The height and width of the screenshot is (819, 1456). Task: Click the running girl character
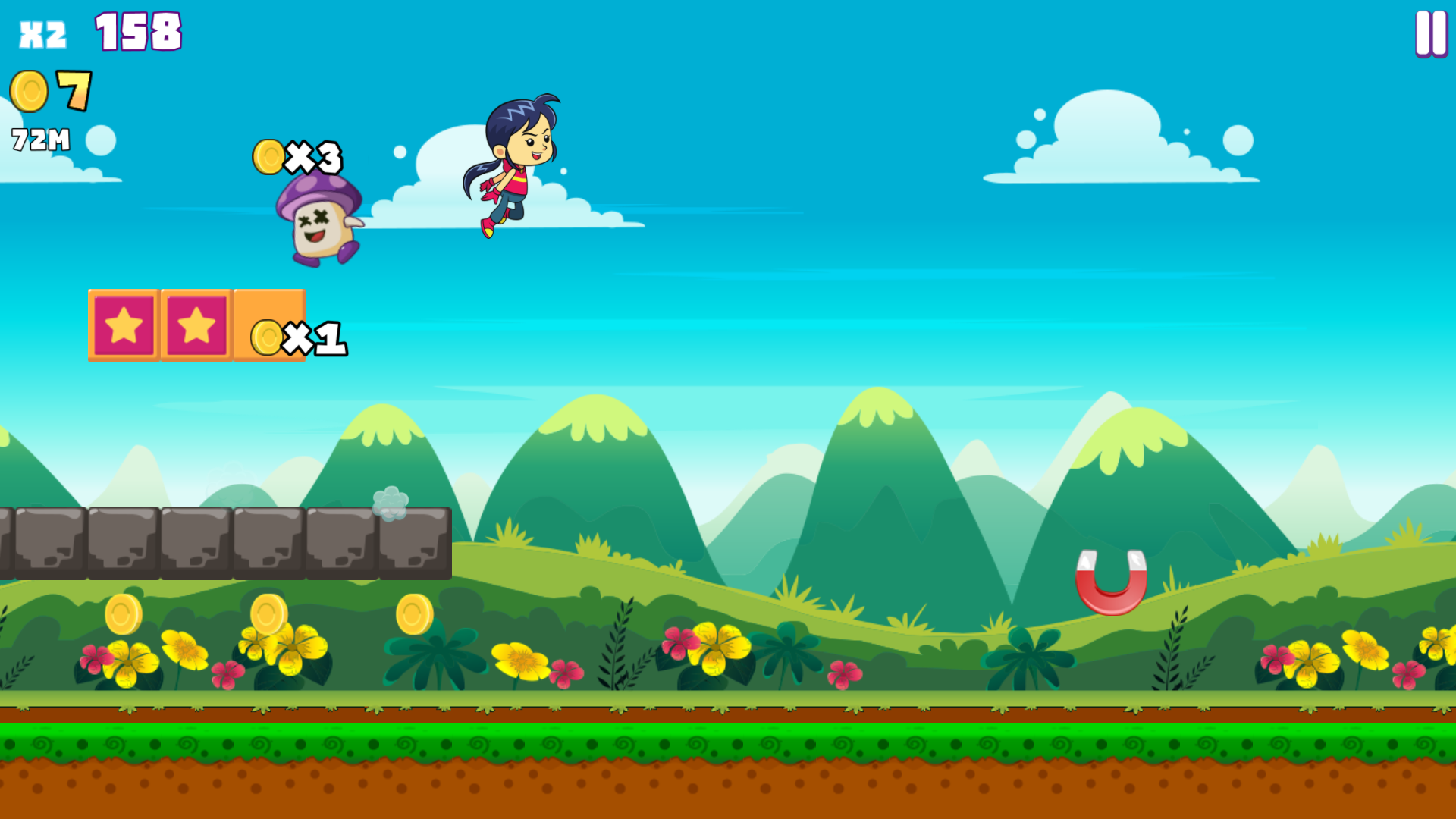pos(518,163)
